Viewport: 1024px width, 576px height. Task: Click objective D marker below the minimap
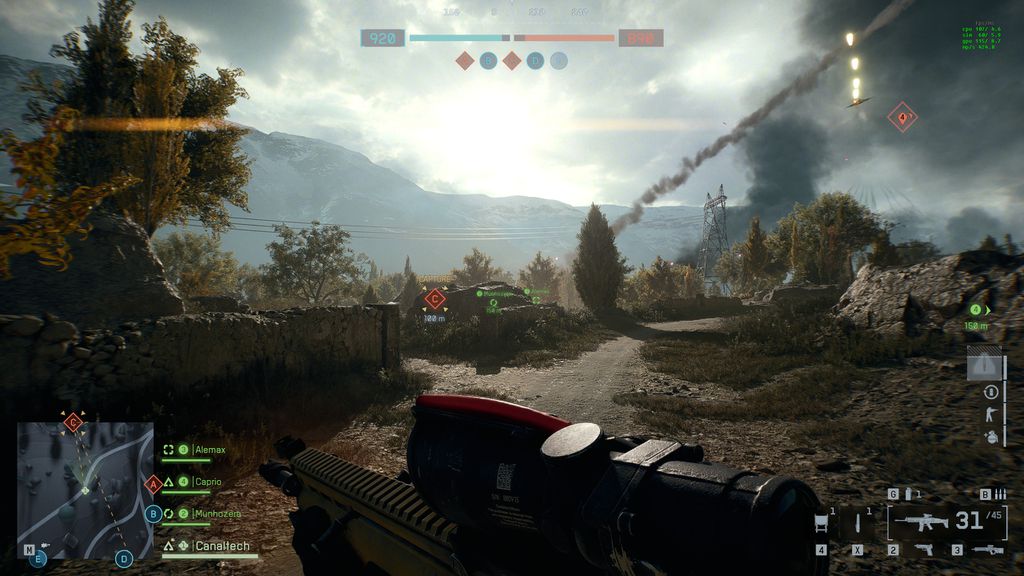coord(124,558)
